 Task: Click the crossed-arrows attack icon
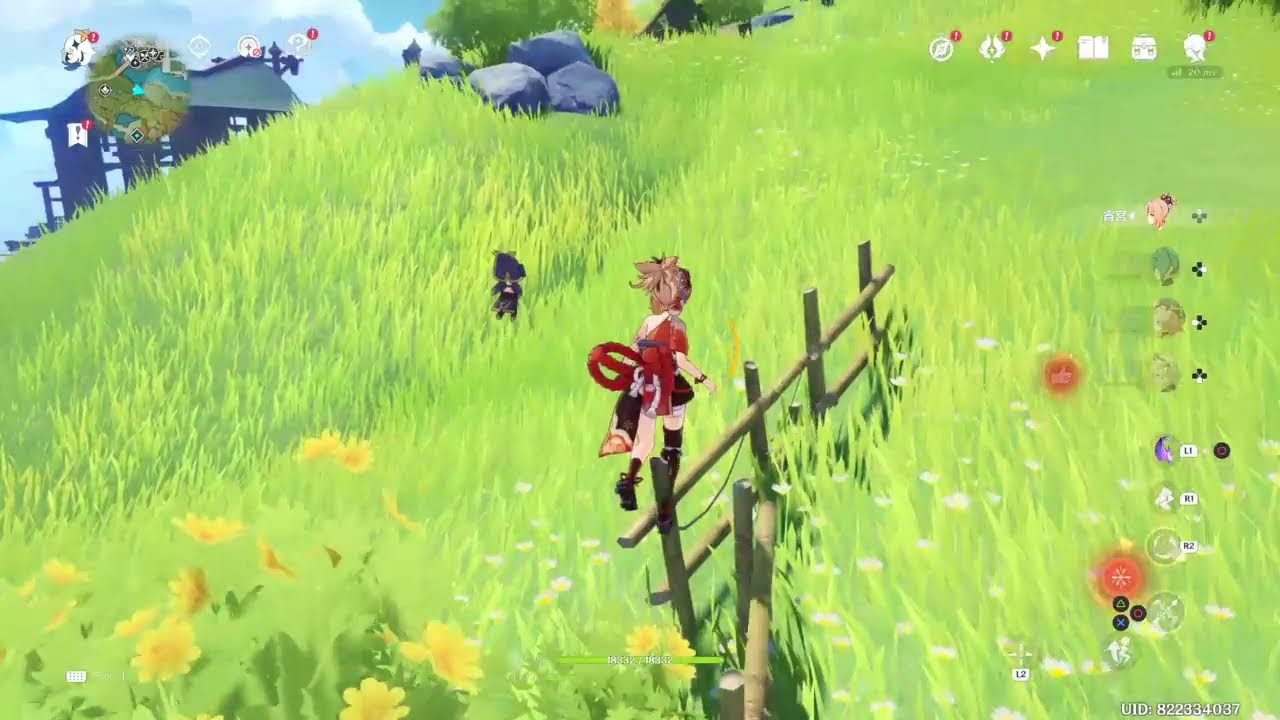pyautogui.click(x=1165, y=610)
